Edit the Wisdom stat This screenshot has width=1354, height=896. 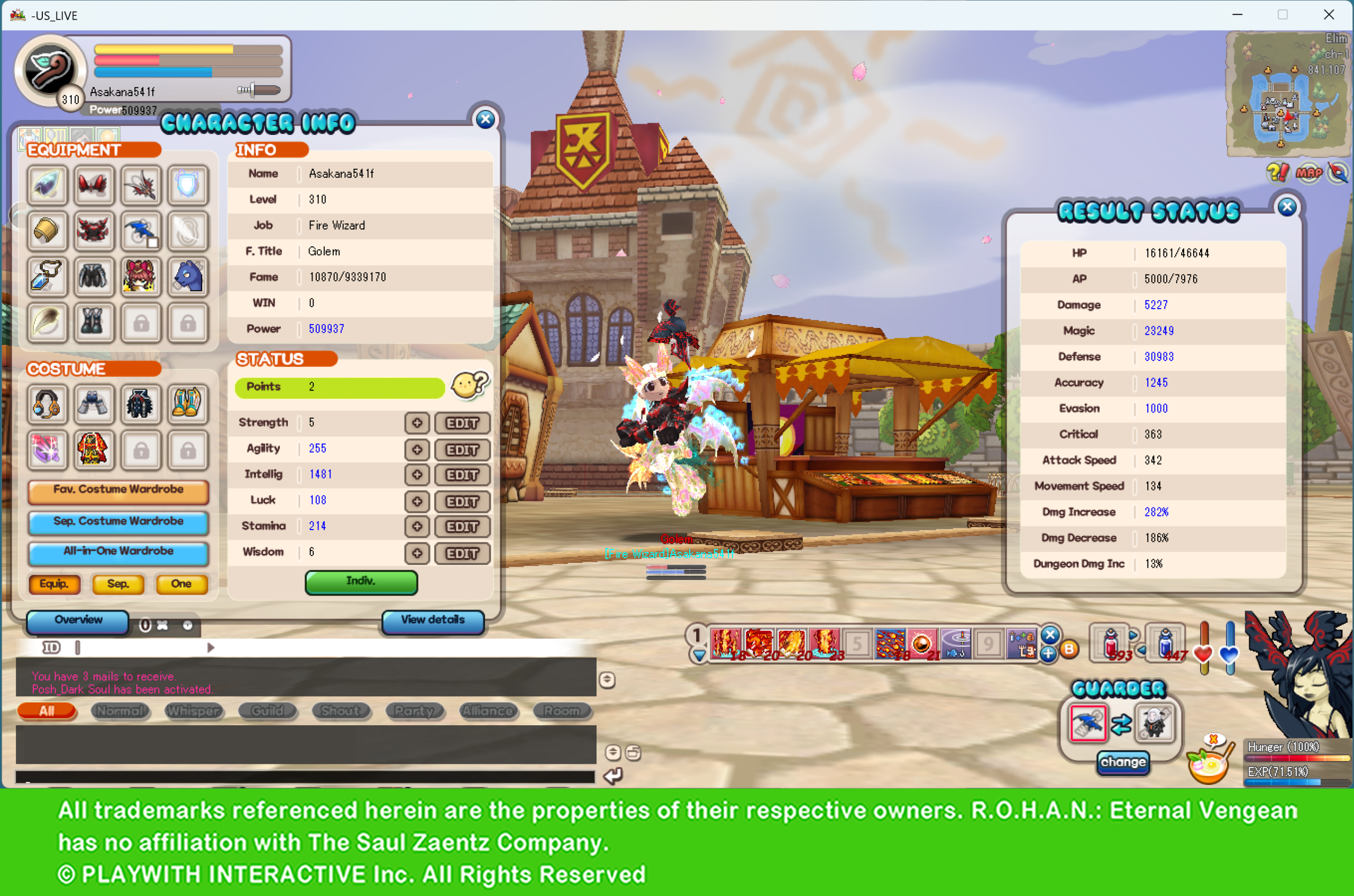462,553
